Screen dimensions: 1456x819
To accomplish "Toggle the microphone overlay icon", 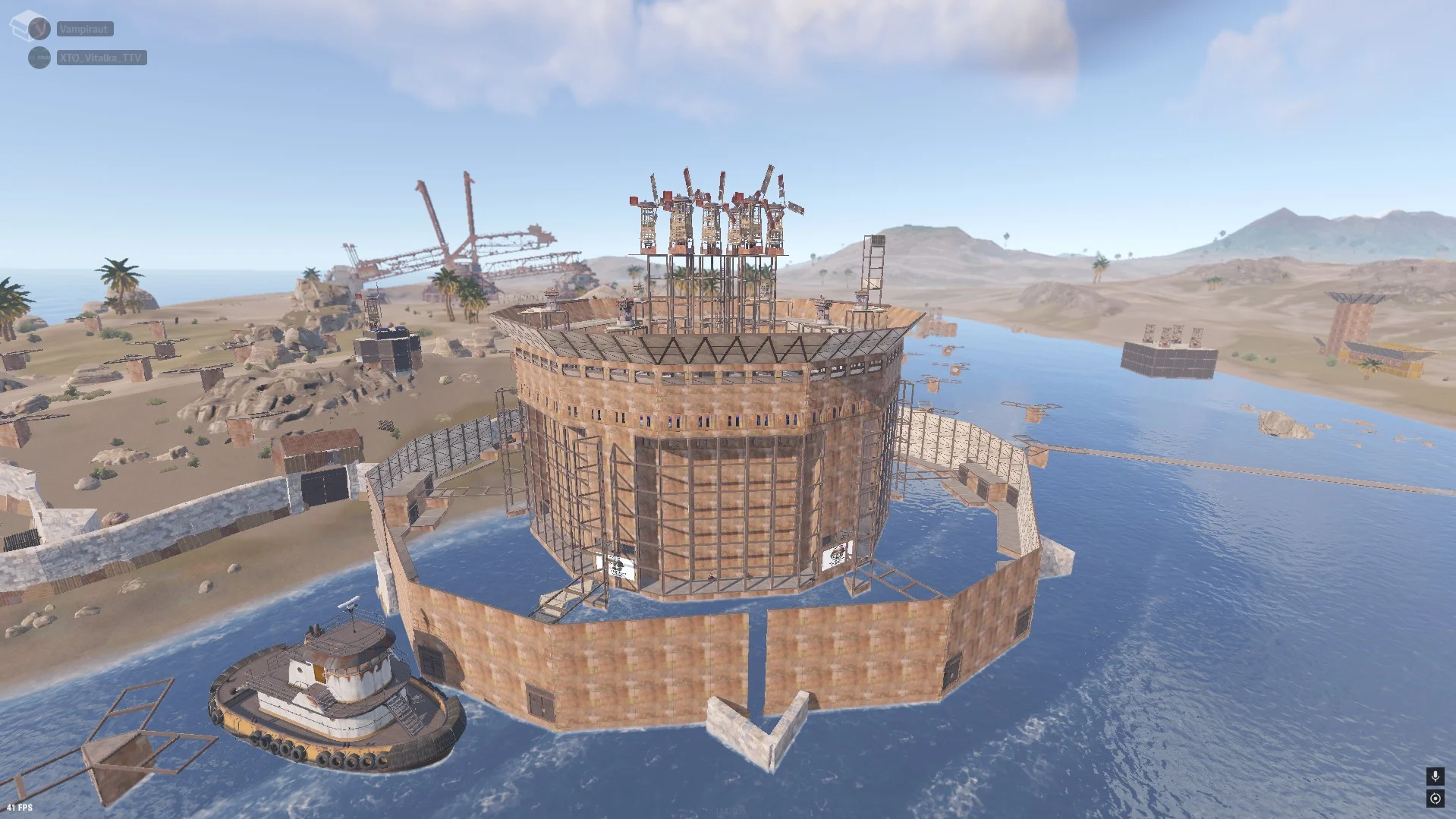I will pyautogui.click(x=1434, y=776).
